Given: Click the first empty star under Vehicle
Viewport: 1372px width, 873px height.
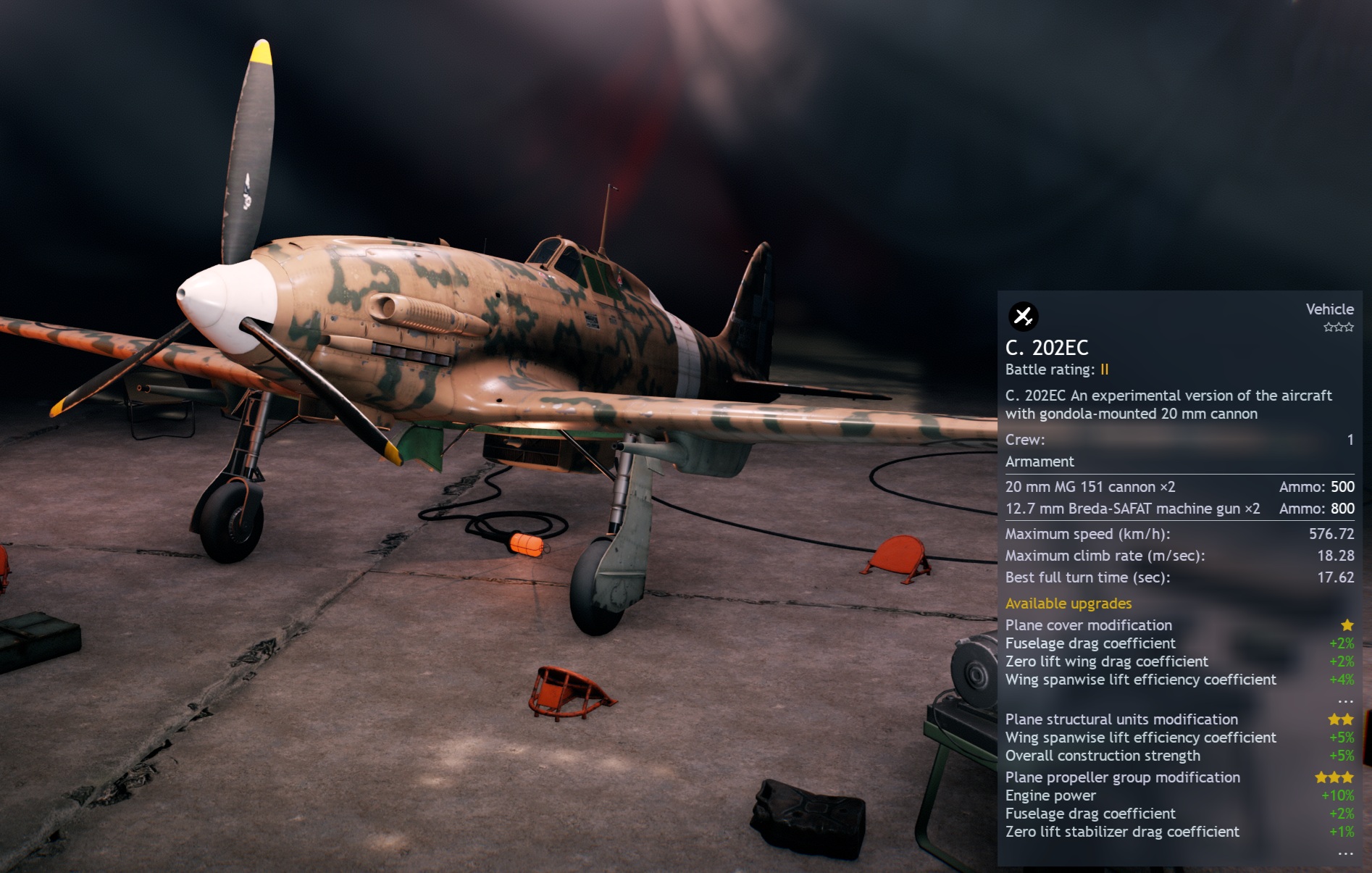Looking at the screenshot, I should [1329, 327].
